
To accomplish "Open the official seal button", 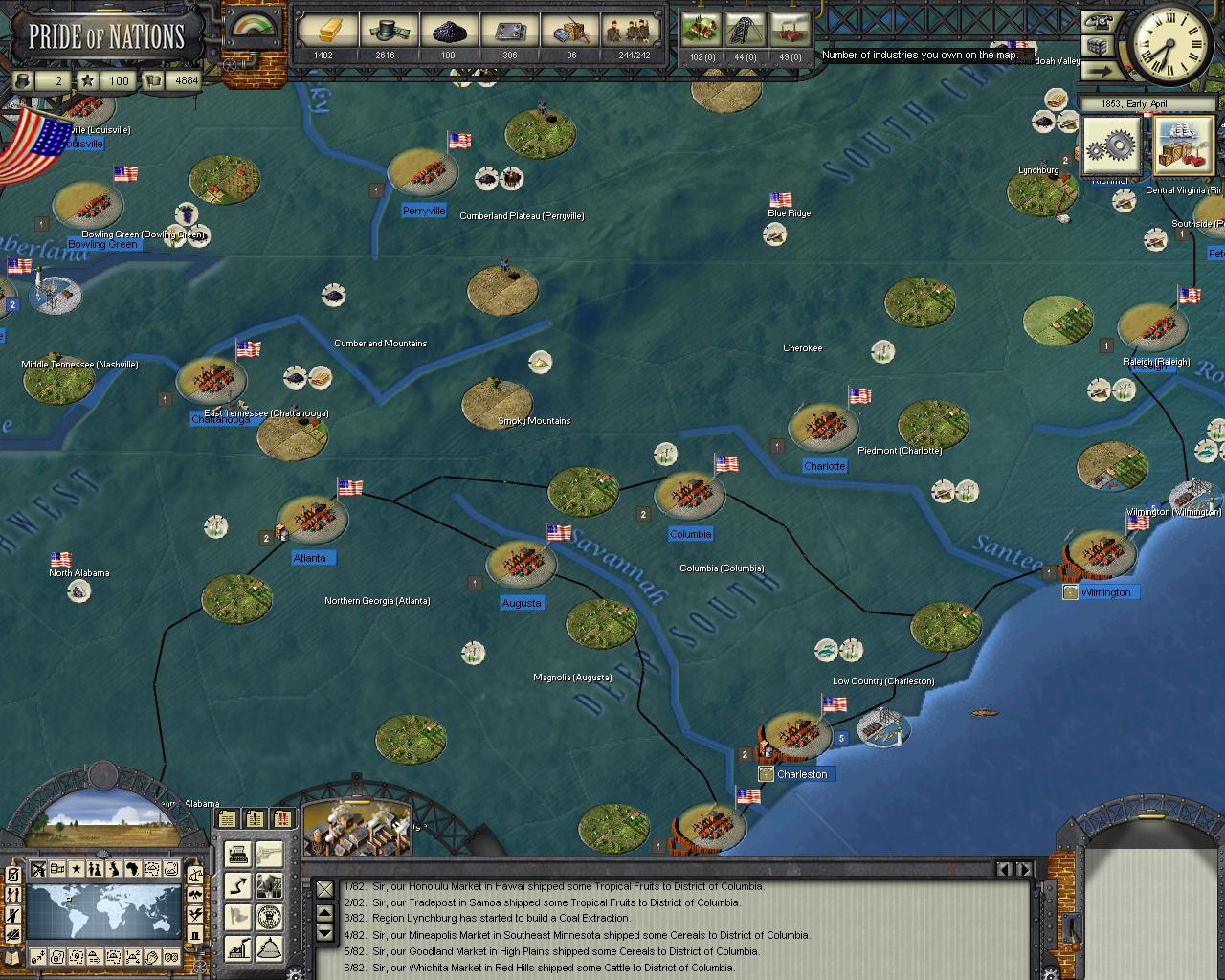I will point(269,917).
